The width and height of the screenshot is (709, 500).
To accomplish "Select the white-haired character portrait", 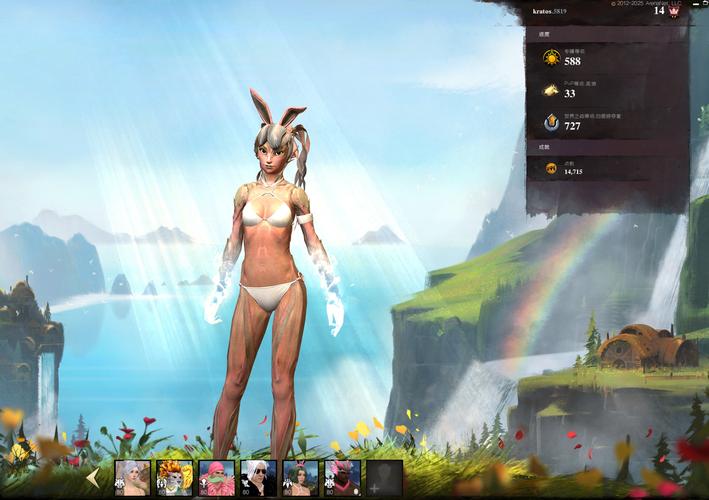I will (132, 478).
